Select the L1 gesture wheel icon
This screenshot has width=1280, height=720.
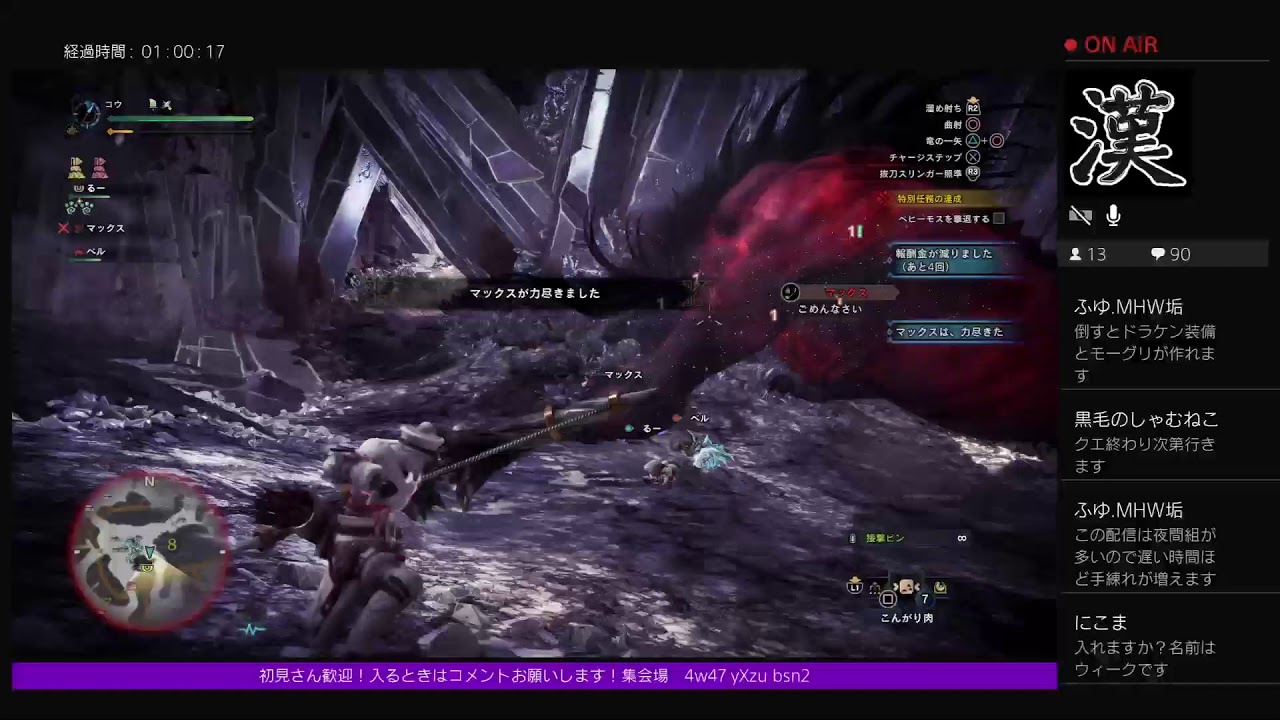click(x=855, y=587)
